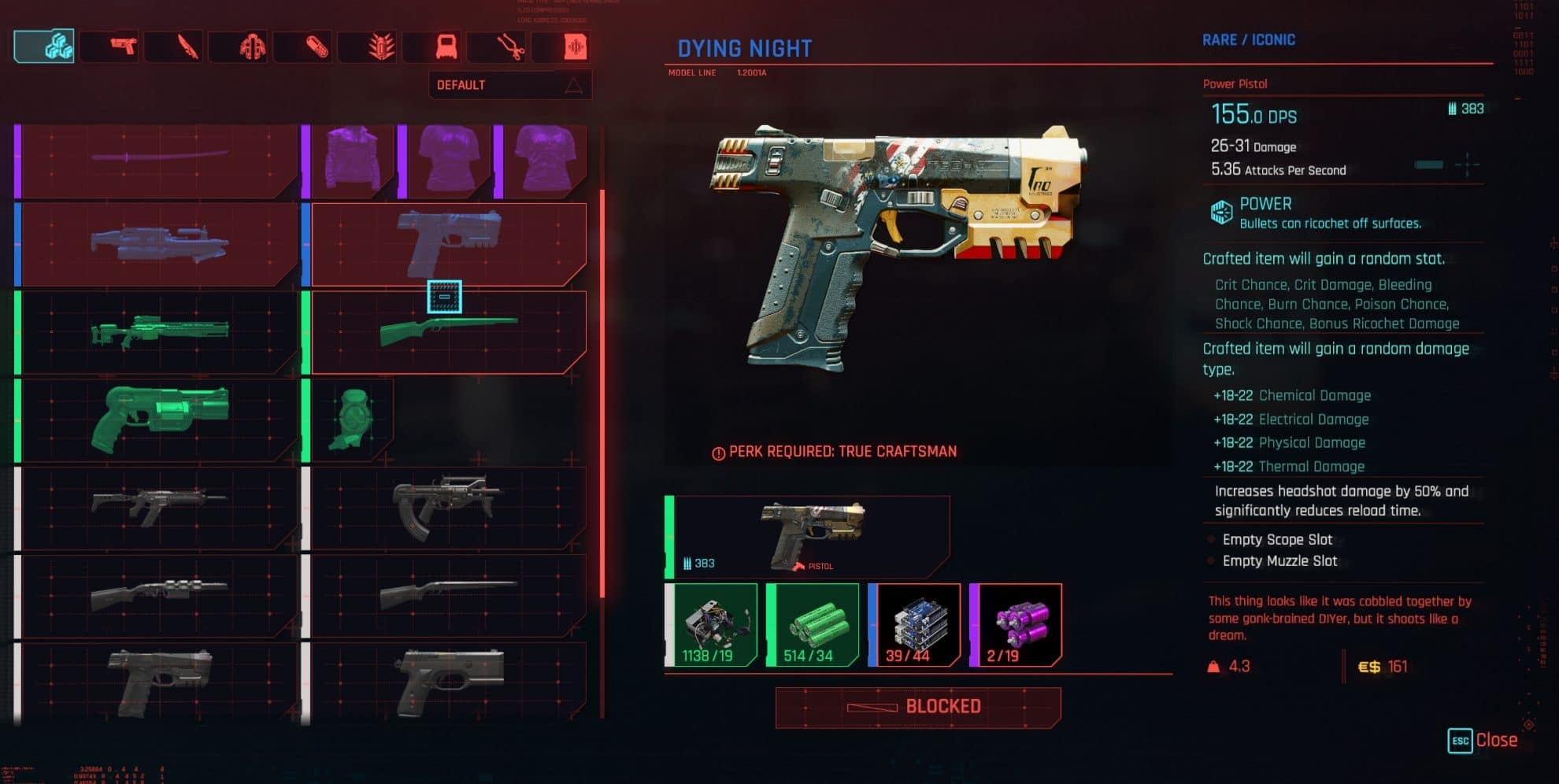Select the green shotgun recipe slot

point(445,331)
